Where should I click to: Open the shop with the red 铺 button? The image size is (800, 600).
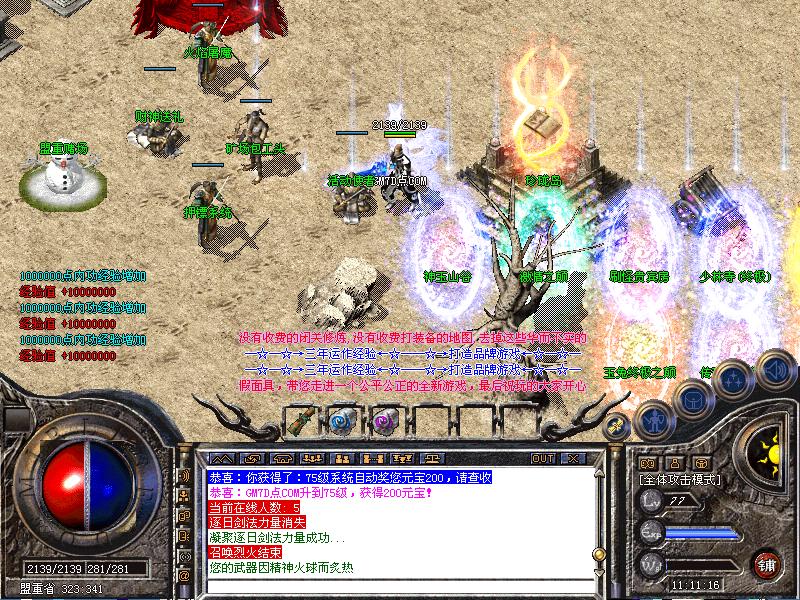(x=766, y=563)
